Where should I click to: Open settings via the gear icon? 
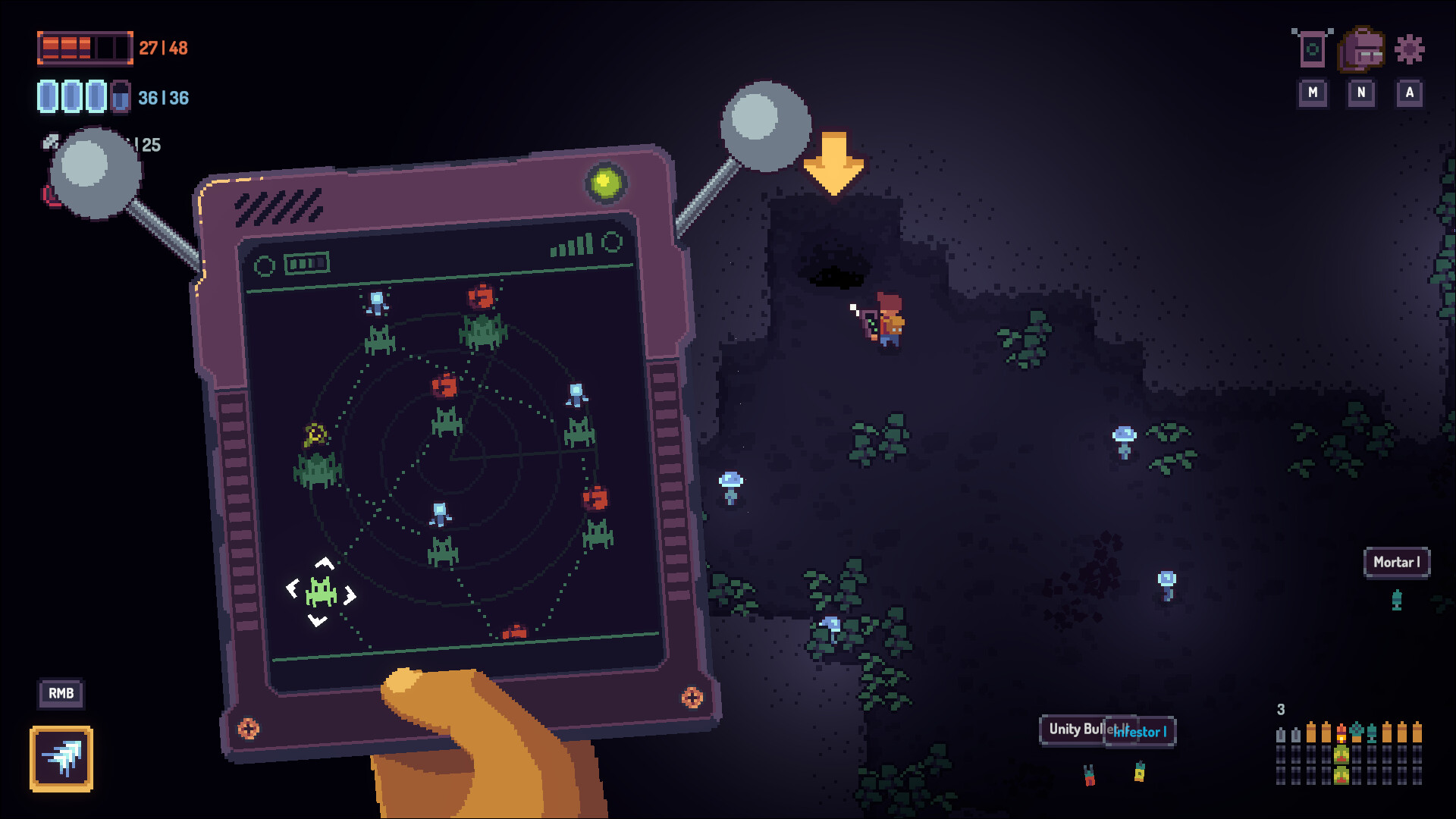coord(1409,49)
